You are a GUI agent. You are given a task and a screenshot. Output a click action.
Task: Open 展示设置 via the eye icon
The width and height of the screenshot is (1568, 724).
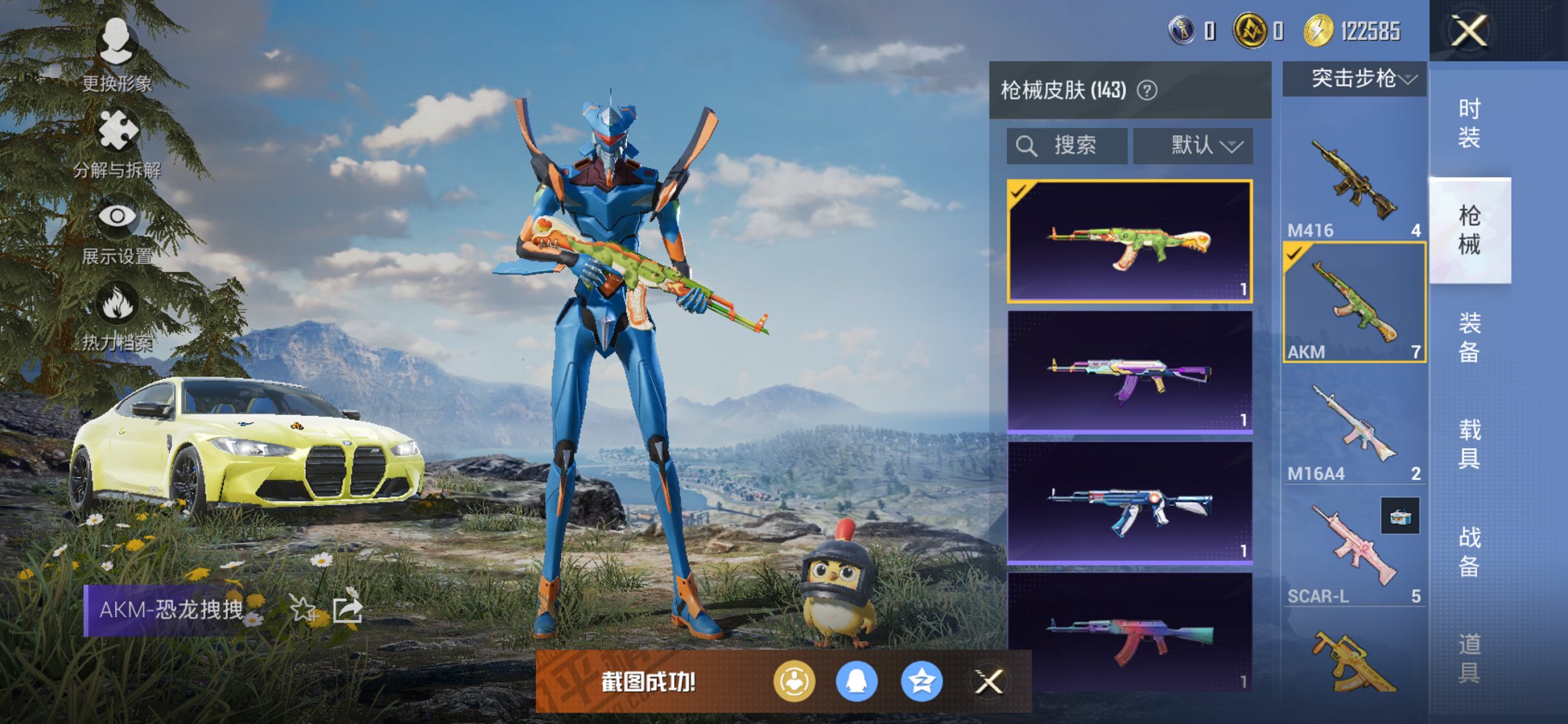point(119,216)
